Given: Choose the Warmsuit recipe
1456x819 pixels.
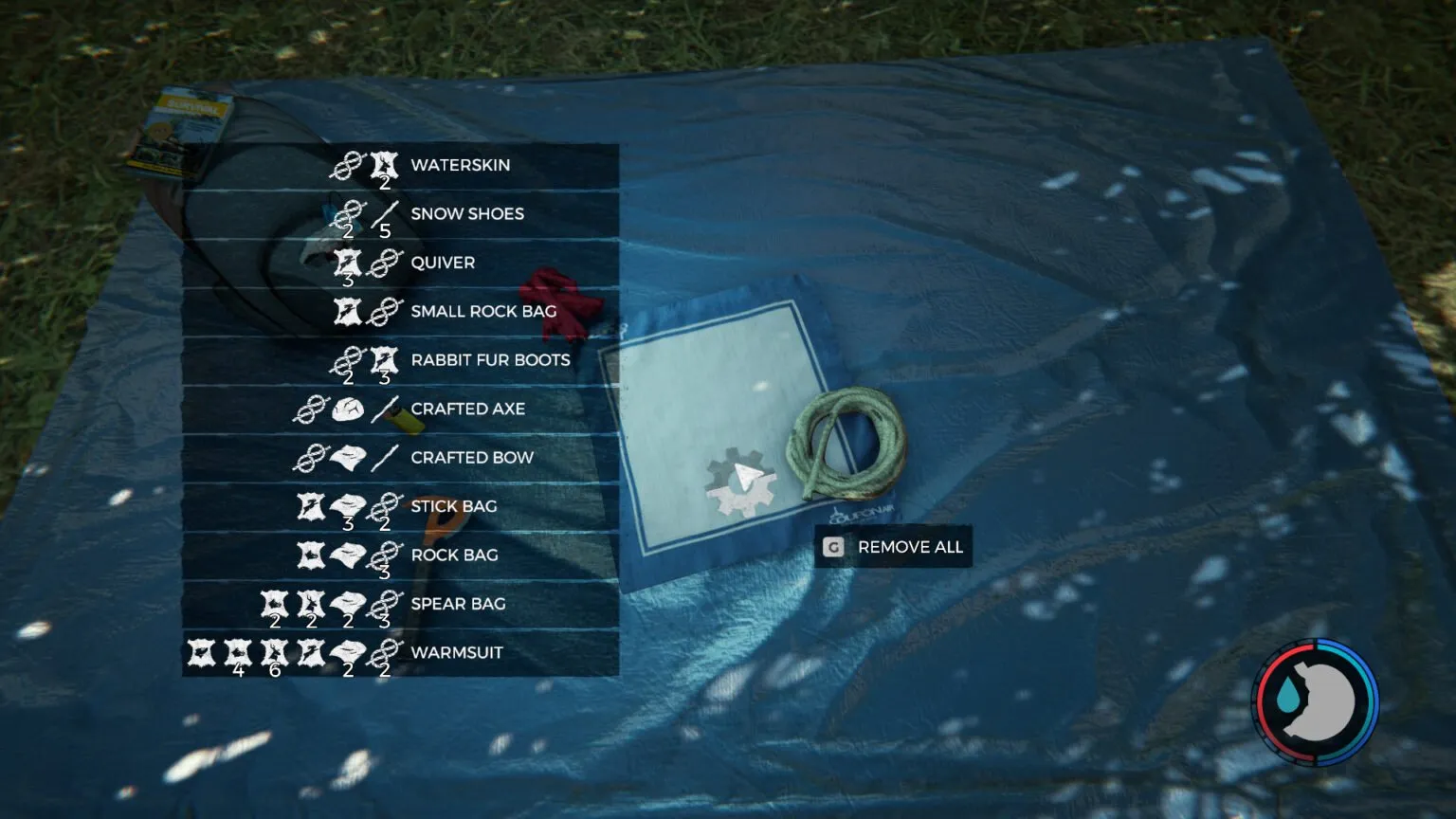Looking at the screenshot, I should pyautogui.click(x=456, y=653).
